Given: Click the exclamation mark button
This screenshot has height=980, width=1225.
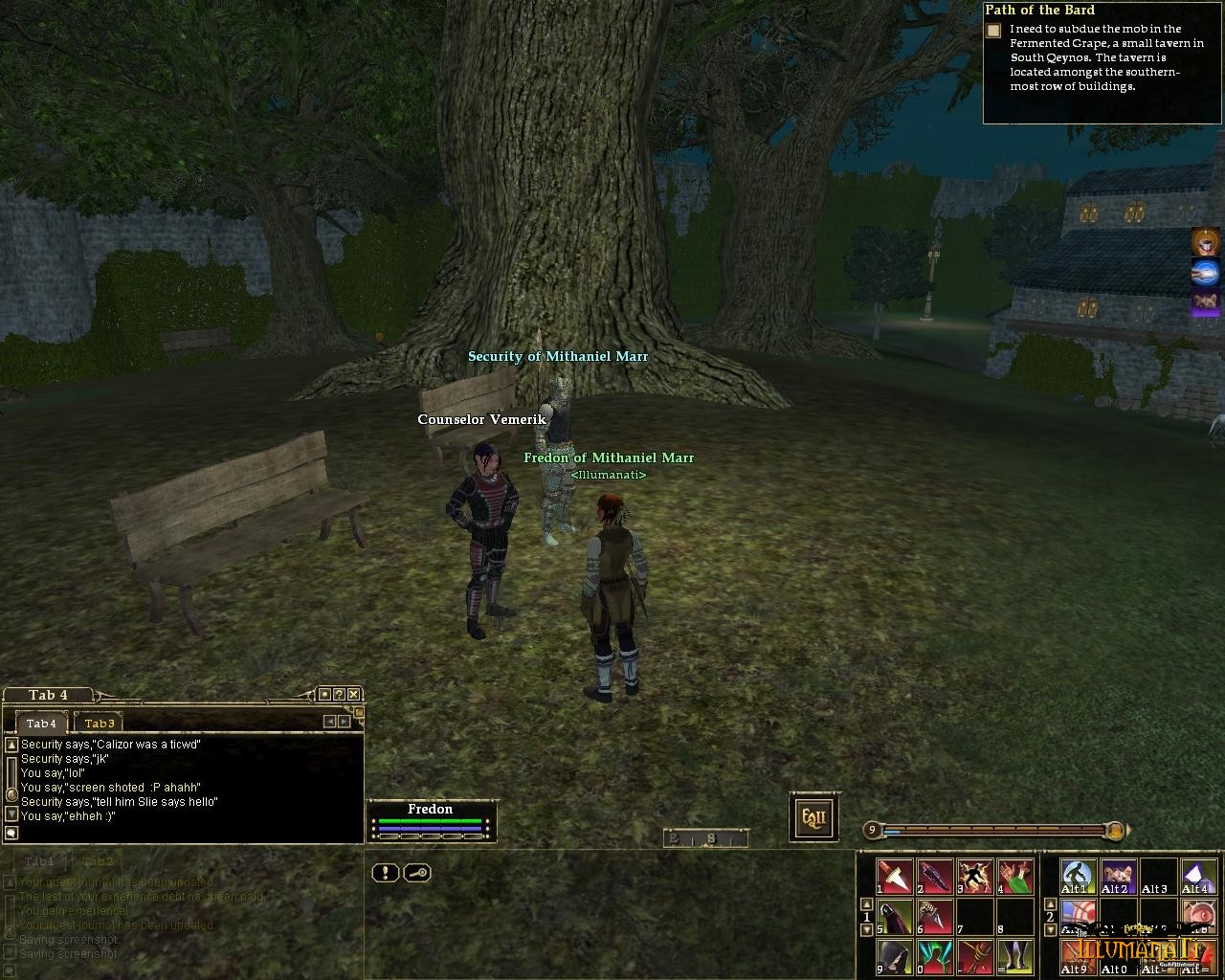Looking at the screenshot, I should pyautogui.click(x=385, y=873).
